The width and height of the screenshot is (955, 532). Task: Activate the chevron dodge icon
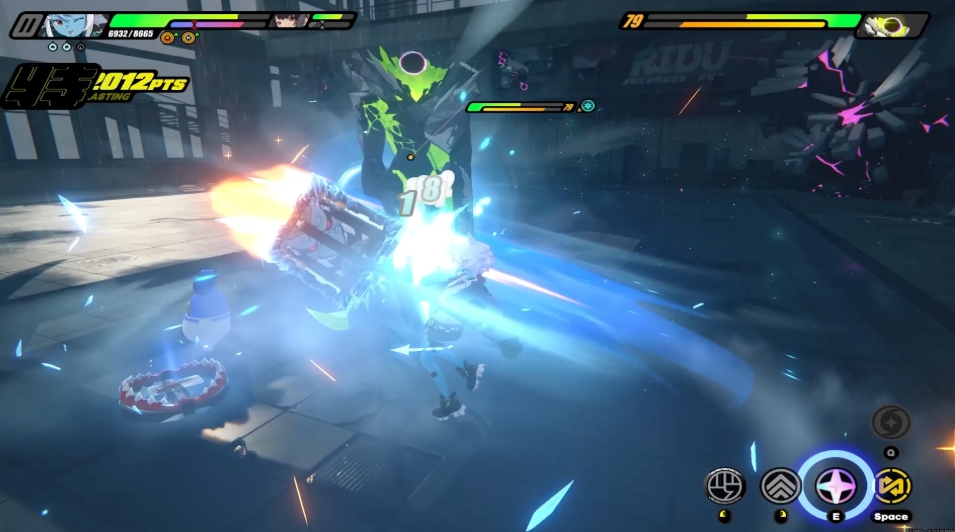780,486
